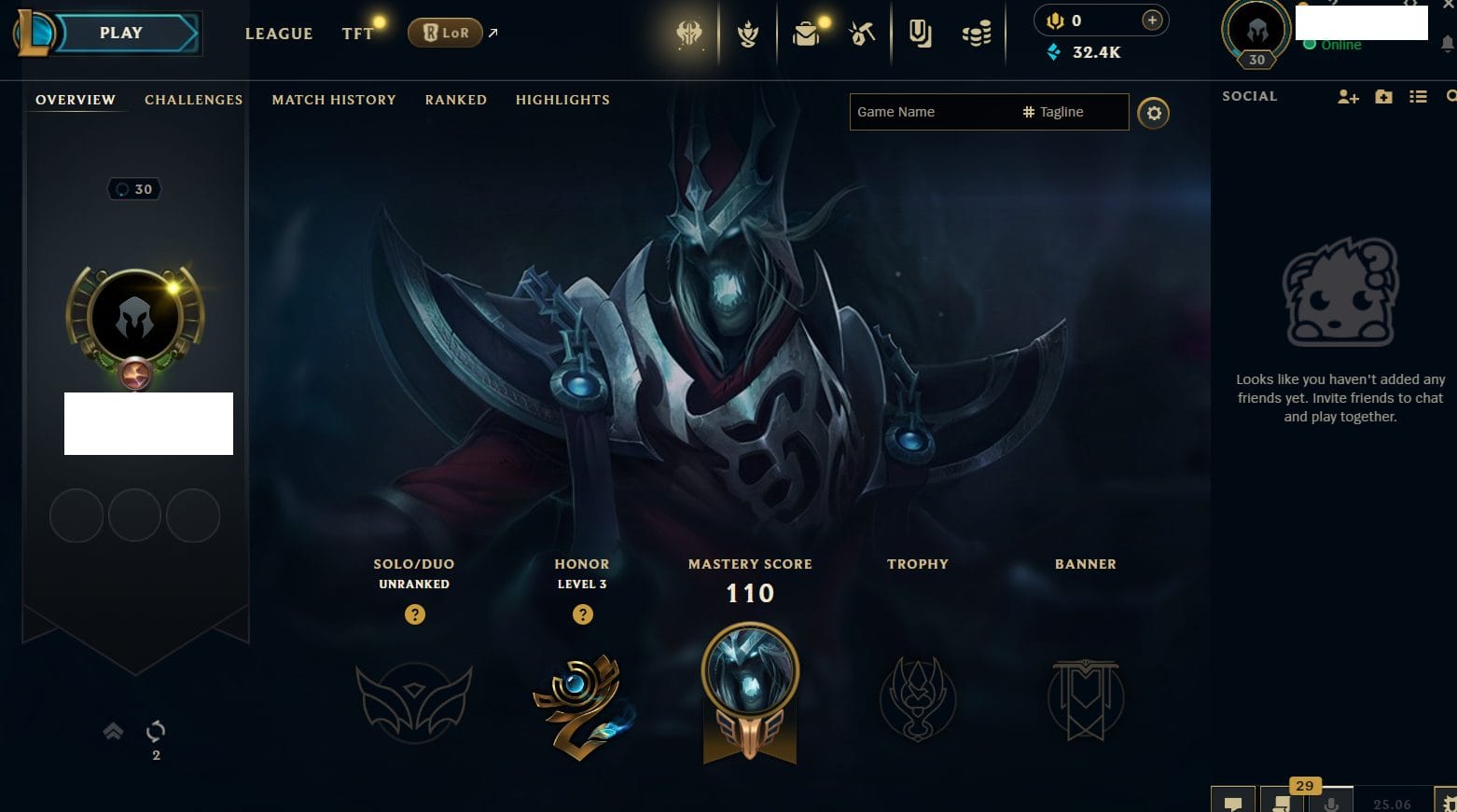The height and width of the screenshot is (812, 1457).
Task: Open the chat bubble button in Social footer
Action: (1233, 802)
